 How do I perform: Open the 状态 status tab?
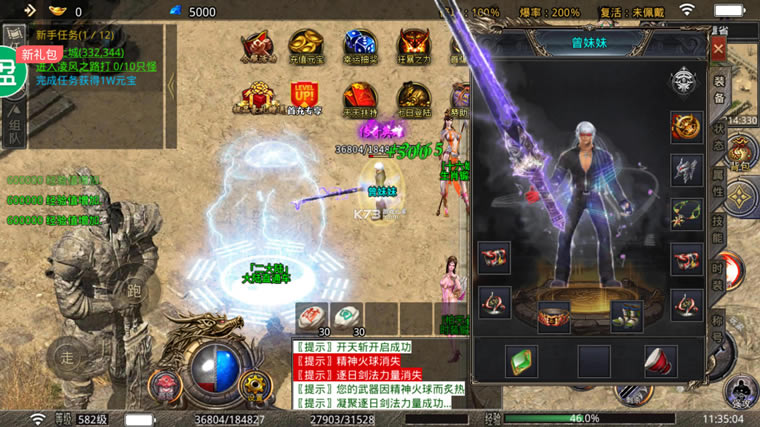718,138
